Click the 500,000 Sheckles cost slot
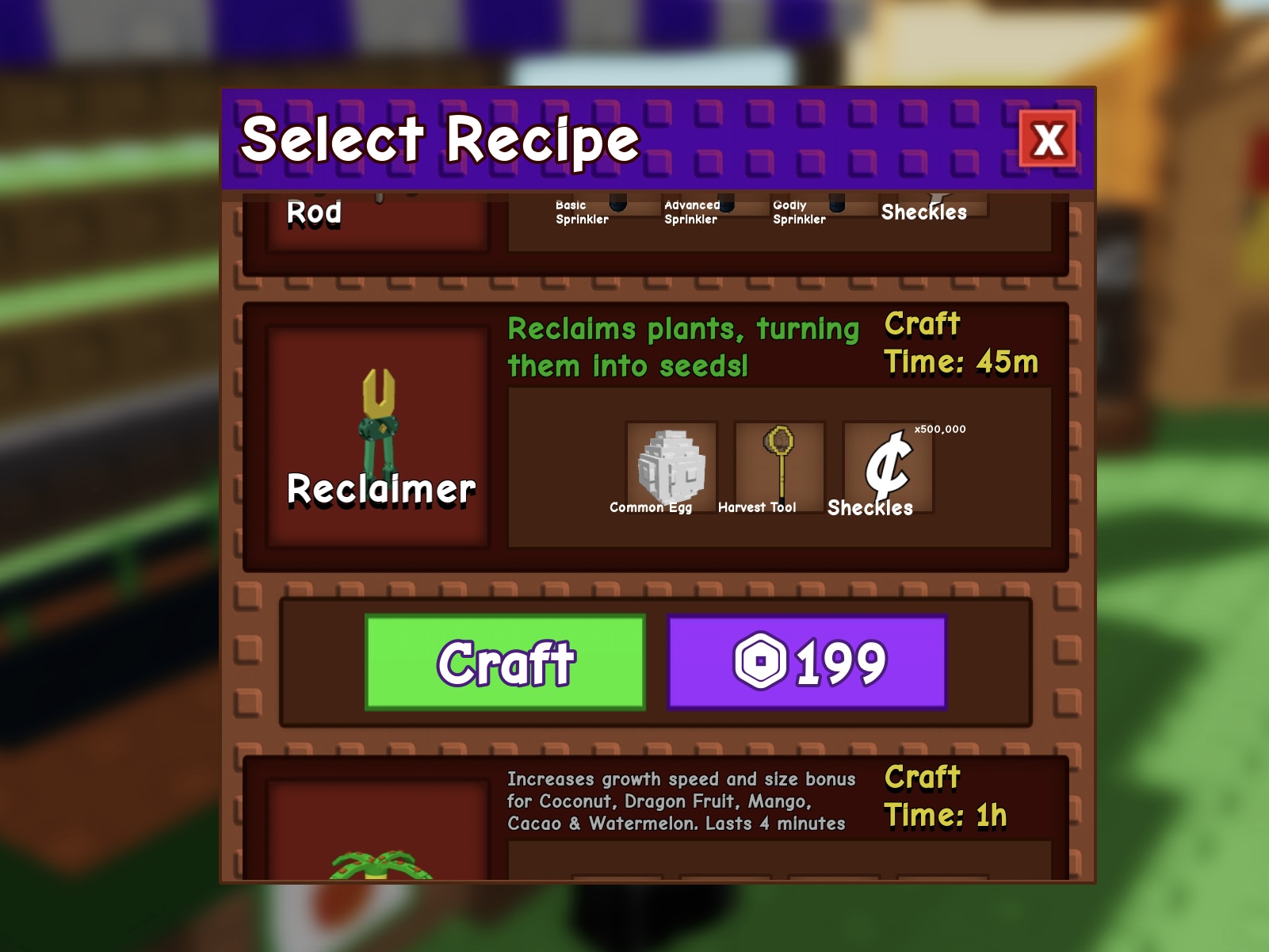The height and width of the screenshot is (952, 1269). point(888,468)
